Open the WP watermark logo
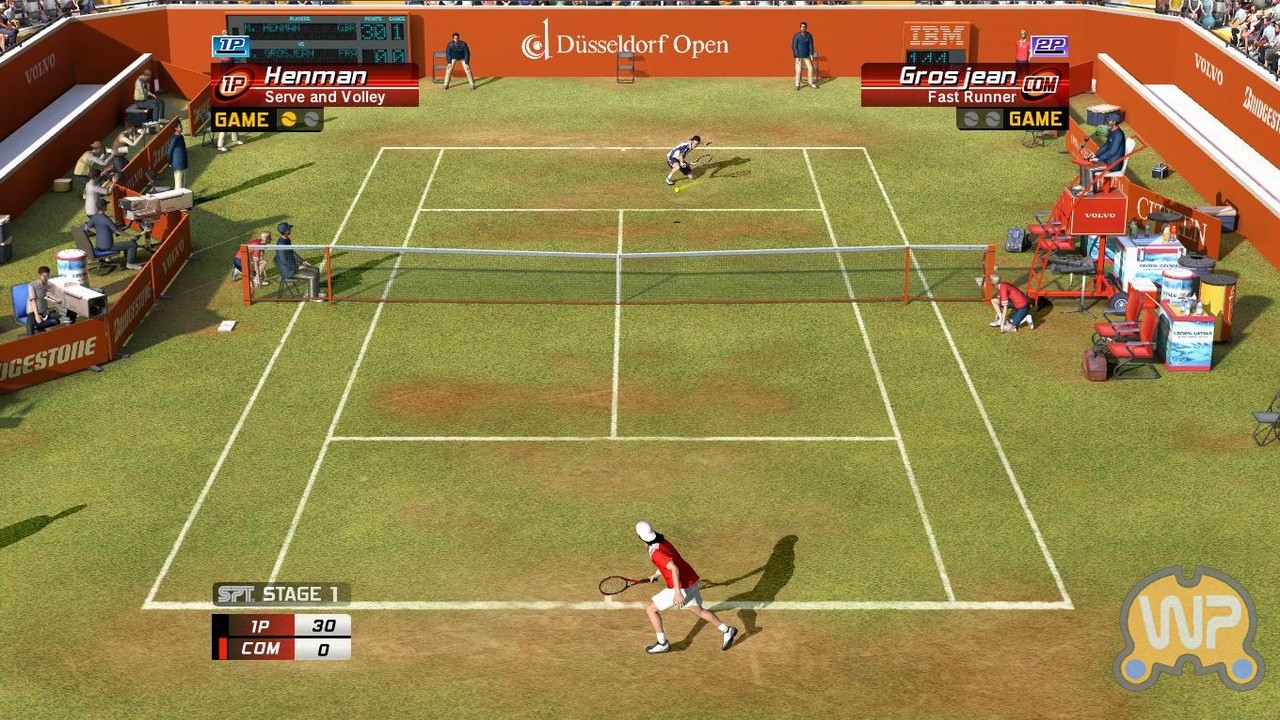Image resolution: width=1280 pixels, height=720 pixels. (1188, 629)
